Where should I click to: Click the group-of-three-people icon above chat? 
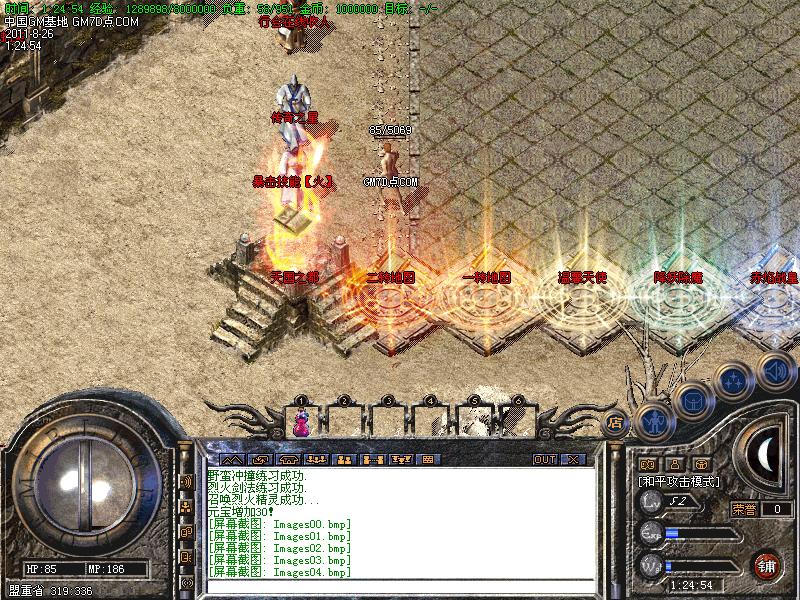[x=317, y=460]
